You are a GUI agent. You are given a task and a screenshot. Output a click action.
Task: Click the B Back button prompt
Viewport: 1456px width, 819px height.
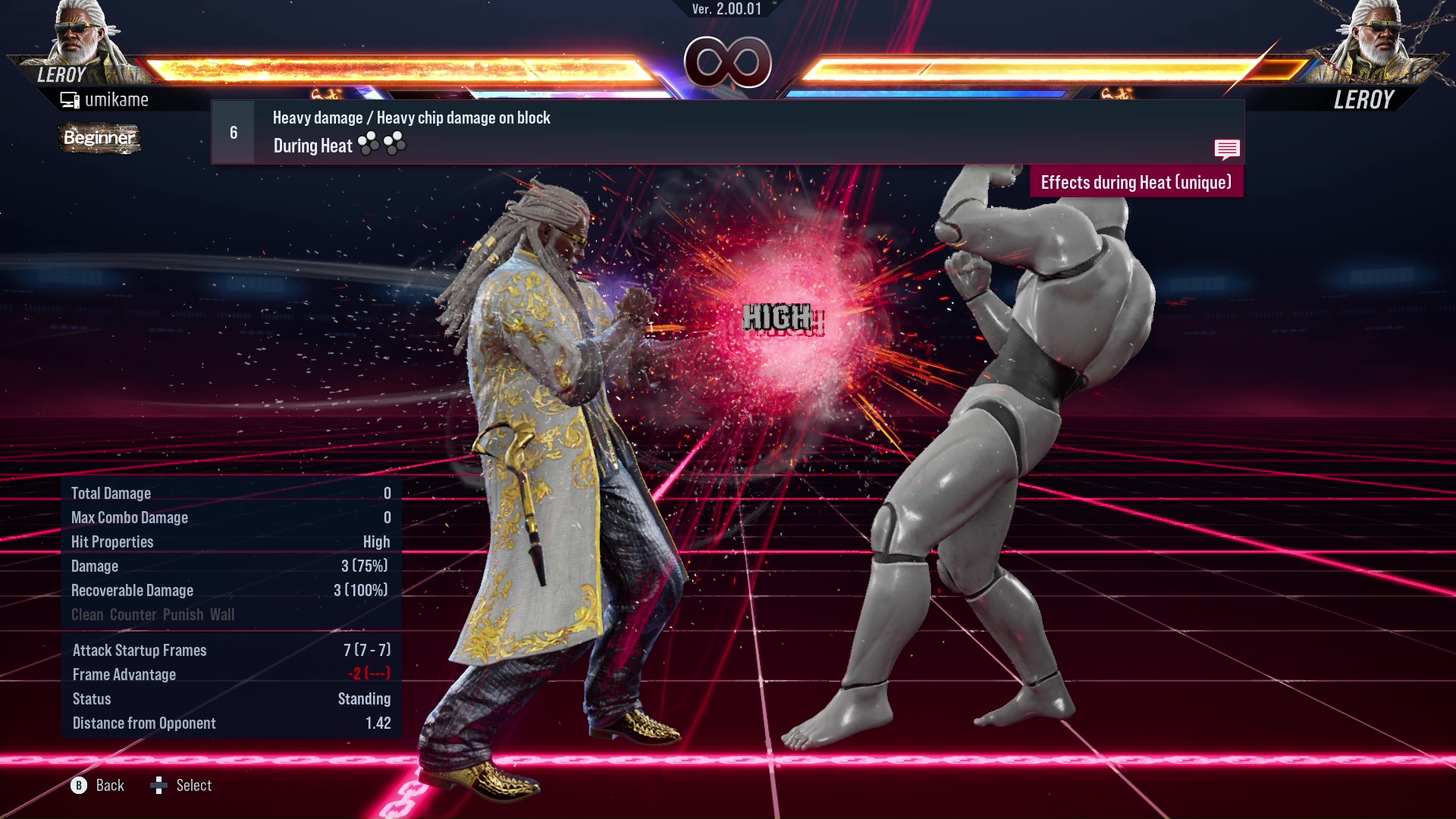pyautogui.click(x=79, y=786)
